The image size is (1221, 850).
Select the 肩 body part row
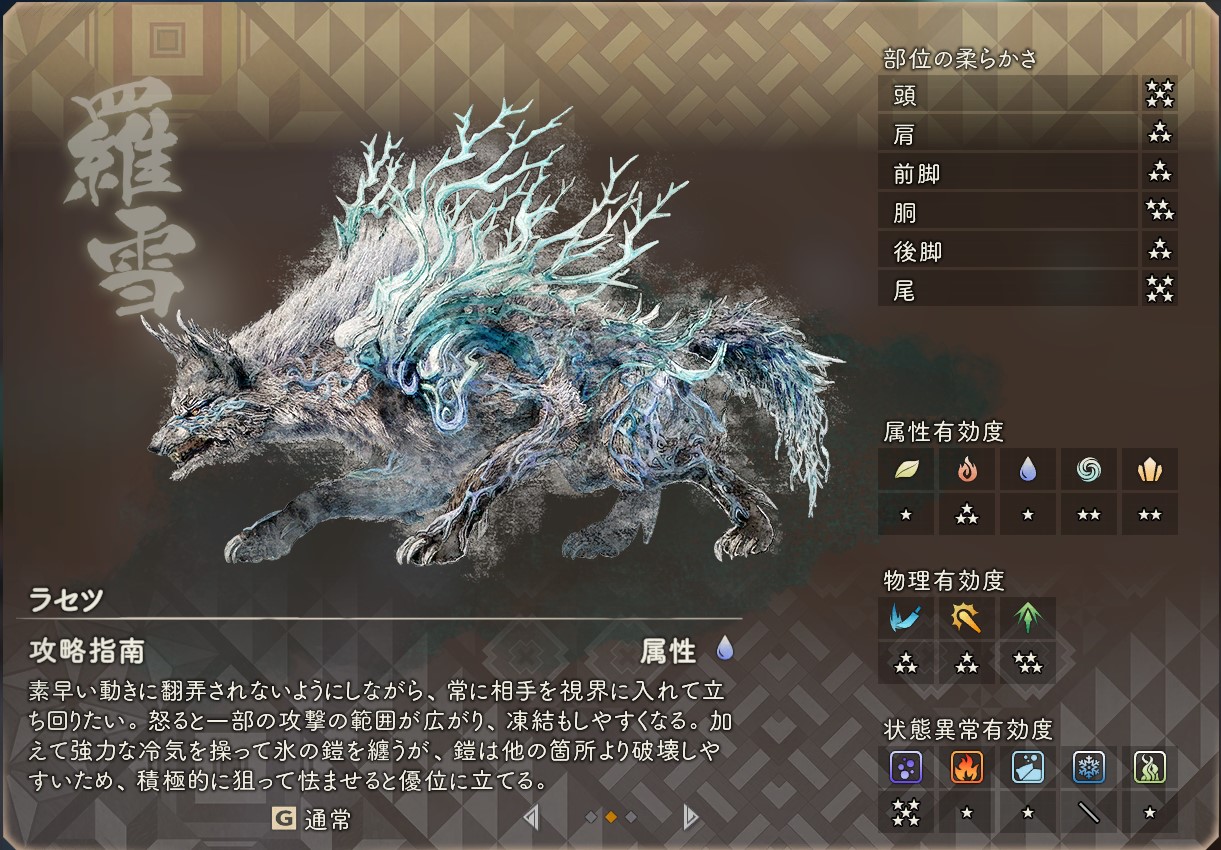click(1008, 134)
